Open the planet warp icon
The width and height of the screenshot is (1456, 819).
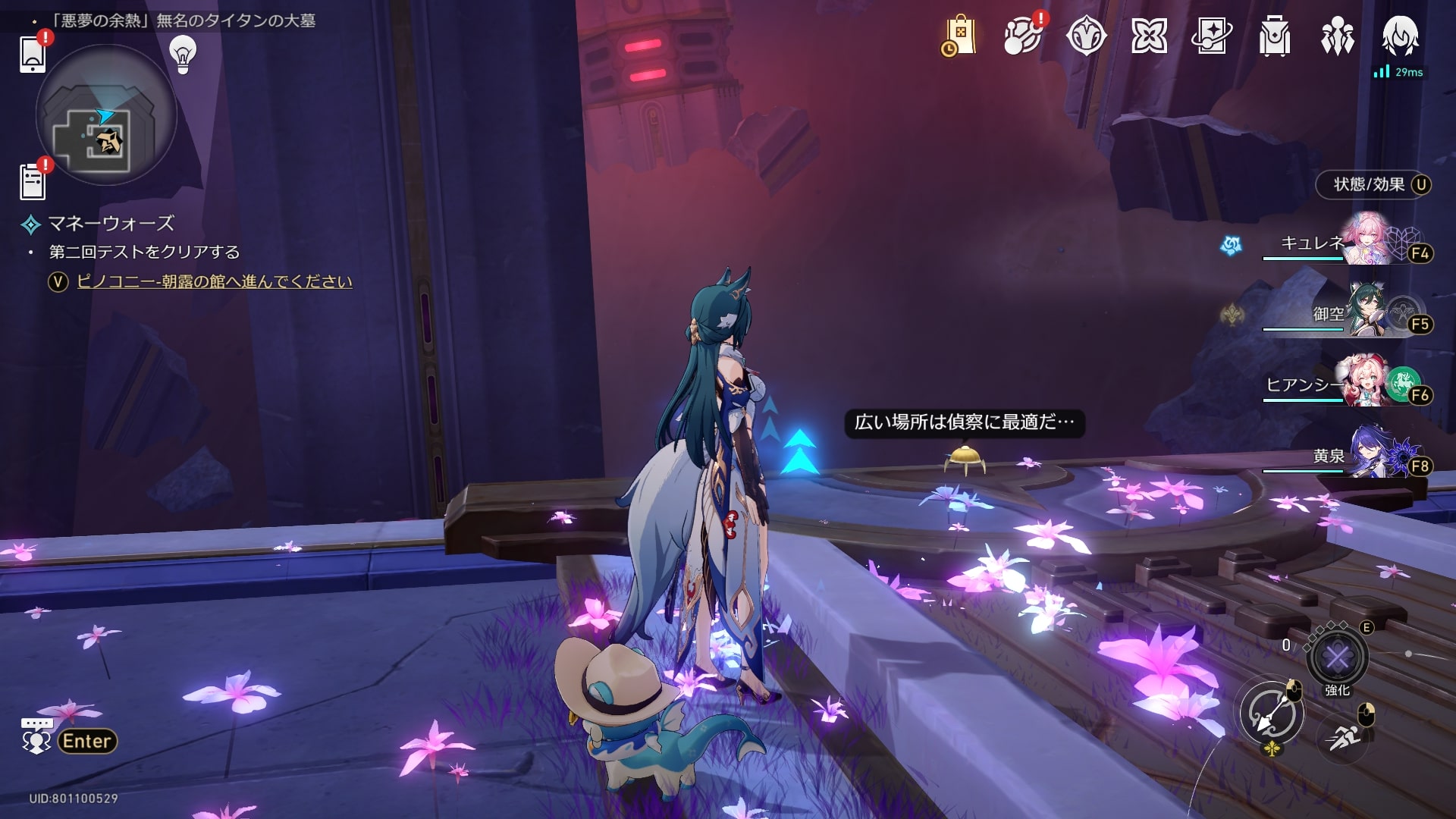pos(1022,36)
